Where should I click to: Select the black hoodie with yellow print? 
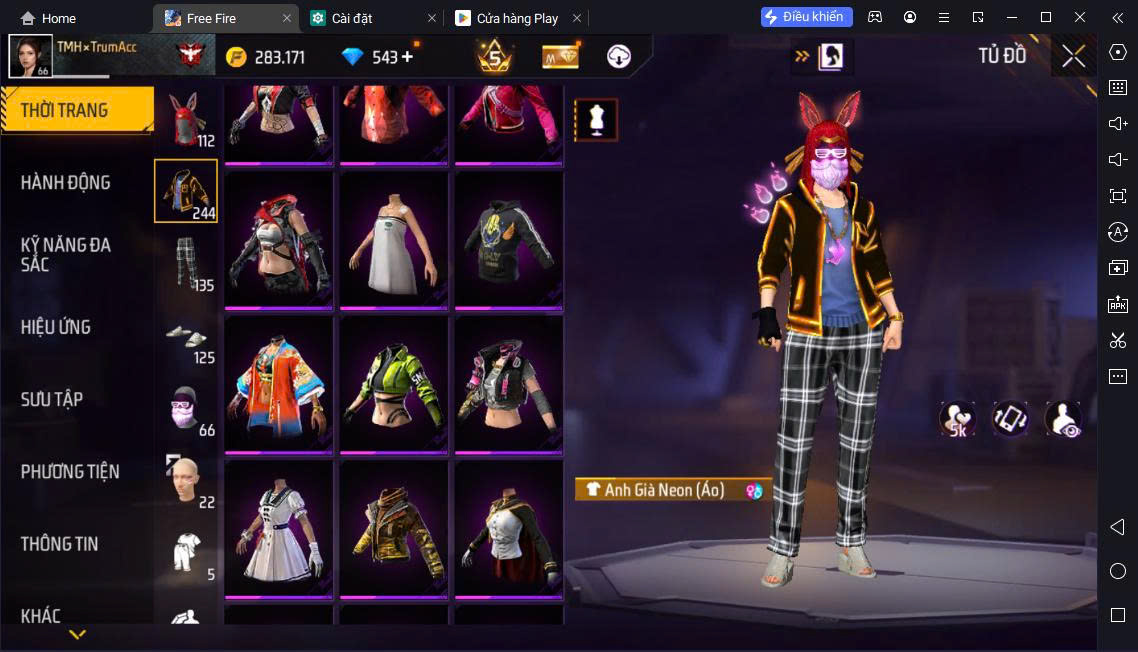click(509, 243)
